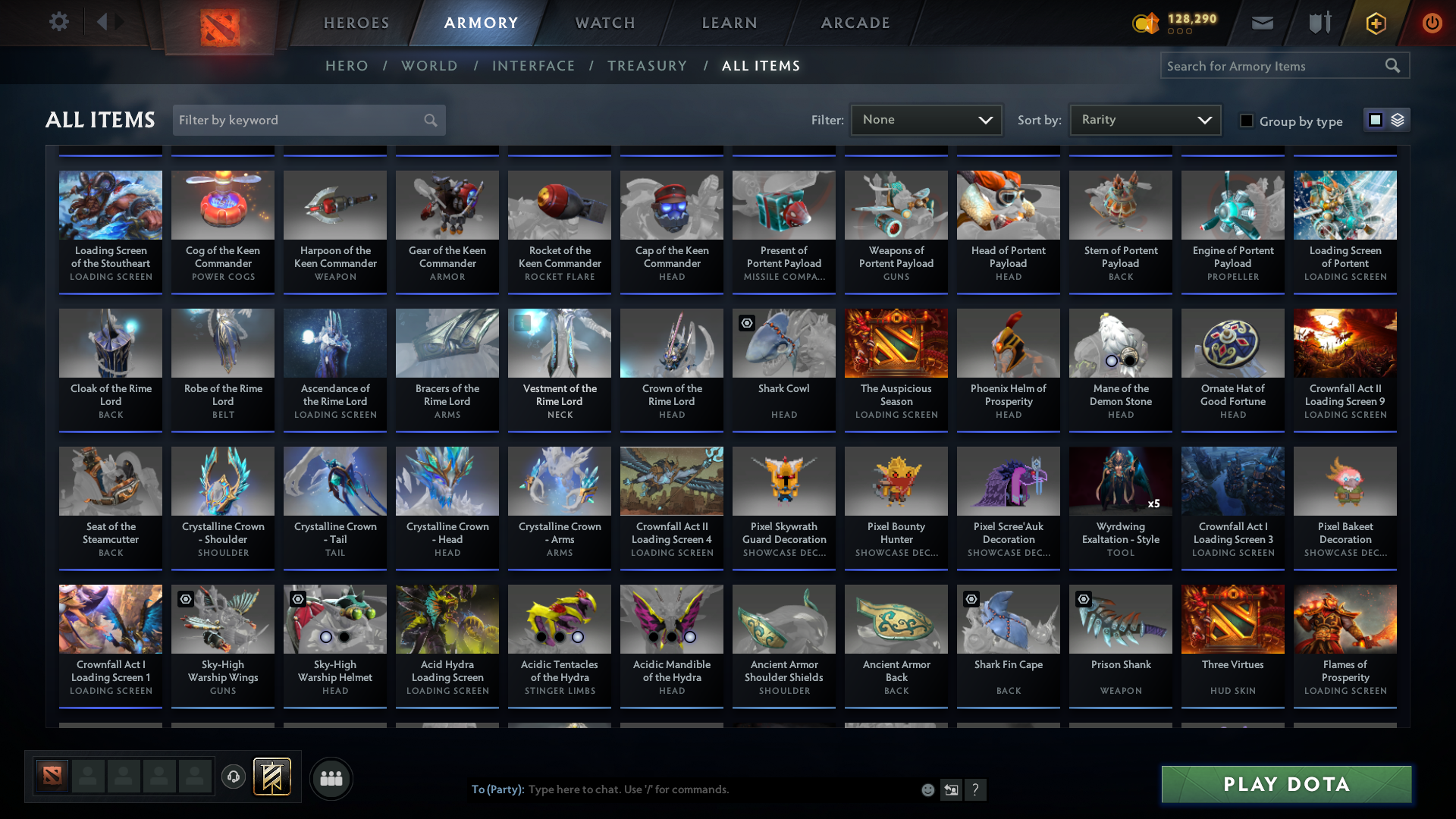This screenshot has width=1456, height=819.
Task: Click the magnifying glass in Armory search
Action: click(1393, 65)
